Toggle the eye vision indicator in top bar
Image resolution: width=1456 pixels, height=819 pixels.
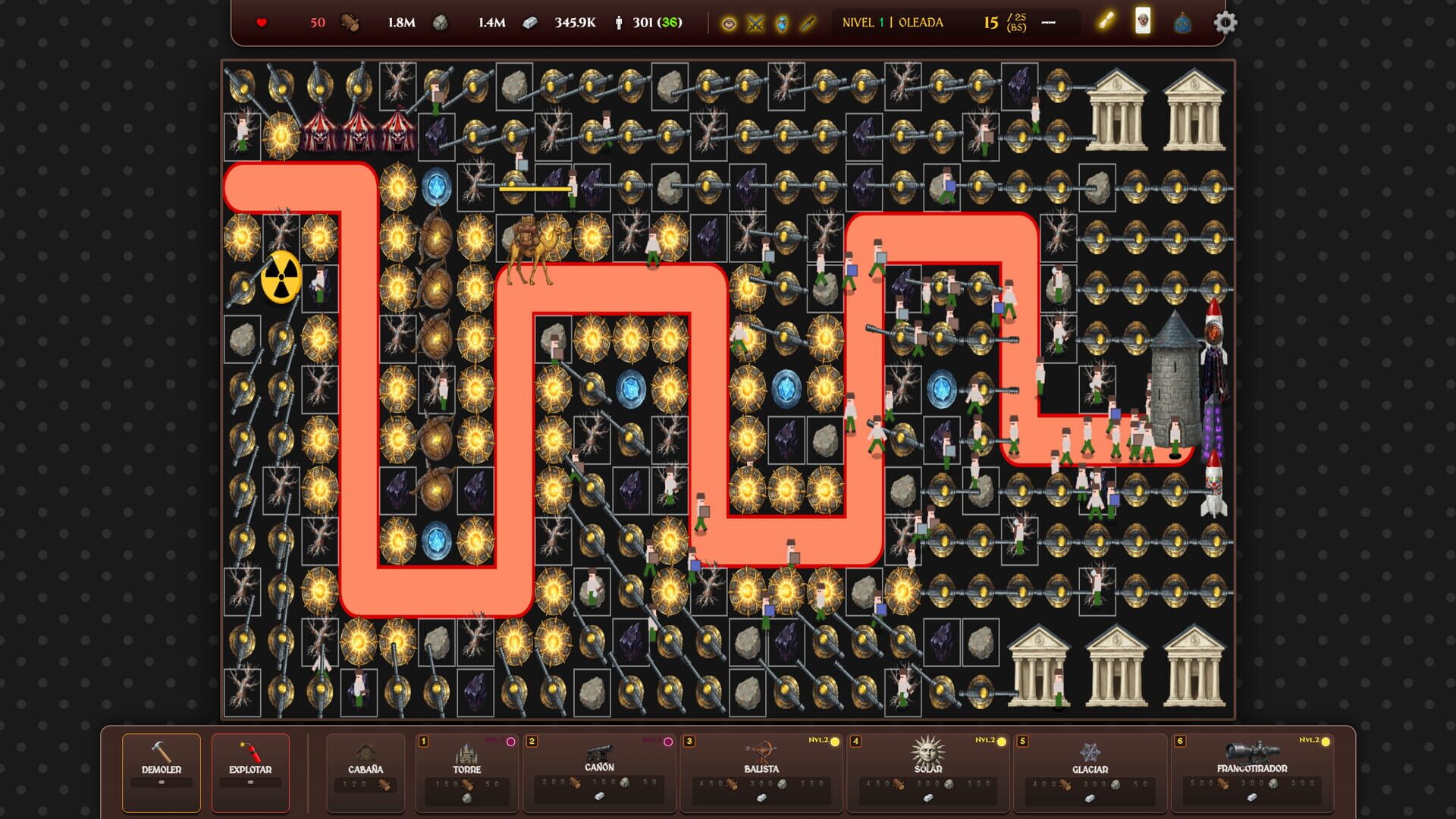[x=728, y=23]
